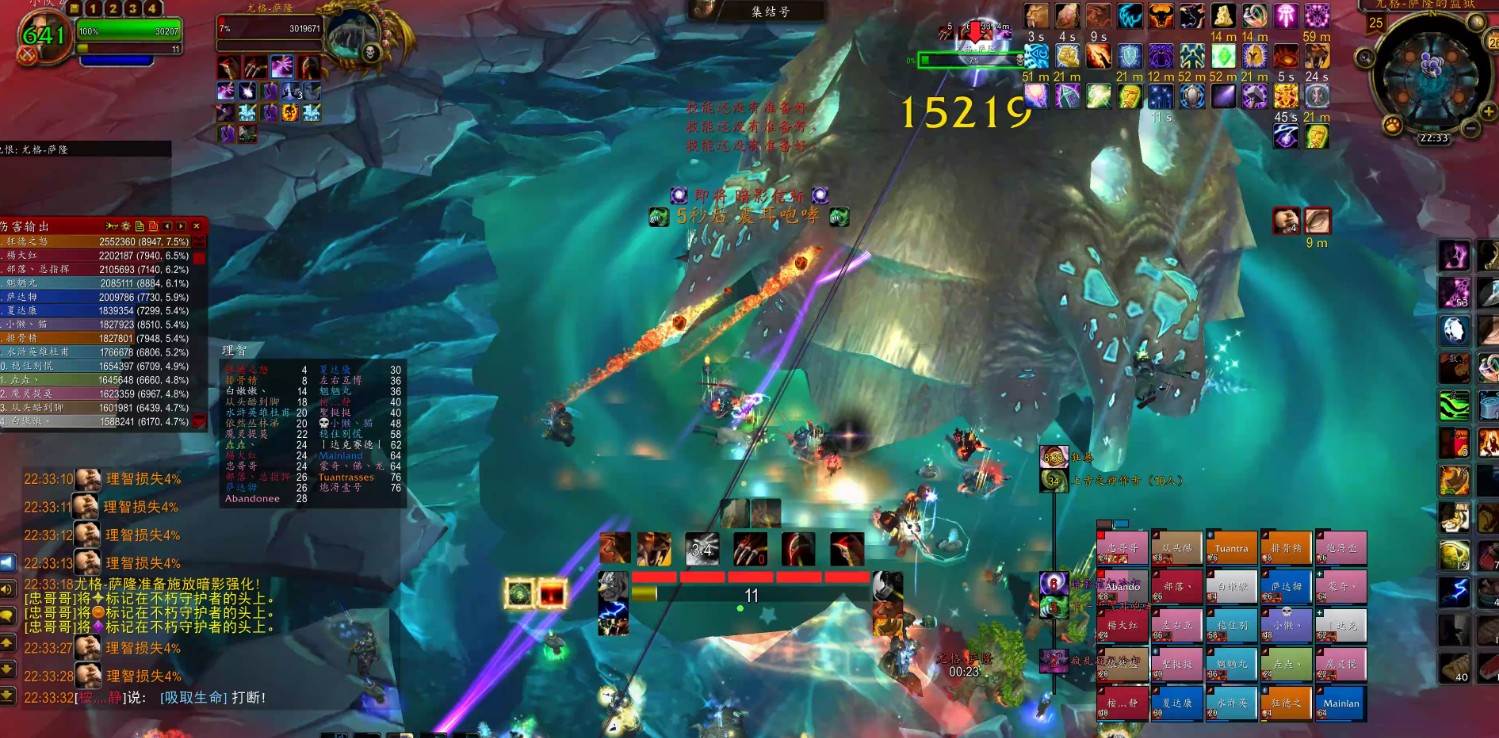This screenshot has width=1499, height=738.
Task: Close the damage meter window
Action: 197,226
